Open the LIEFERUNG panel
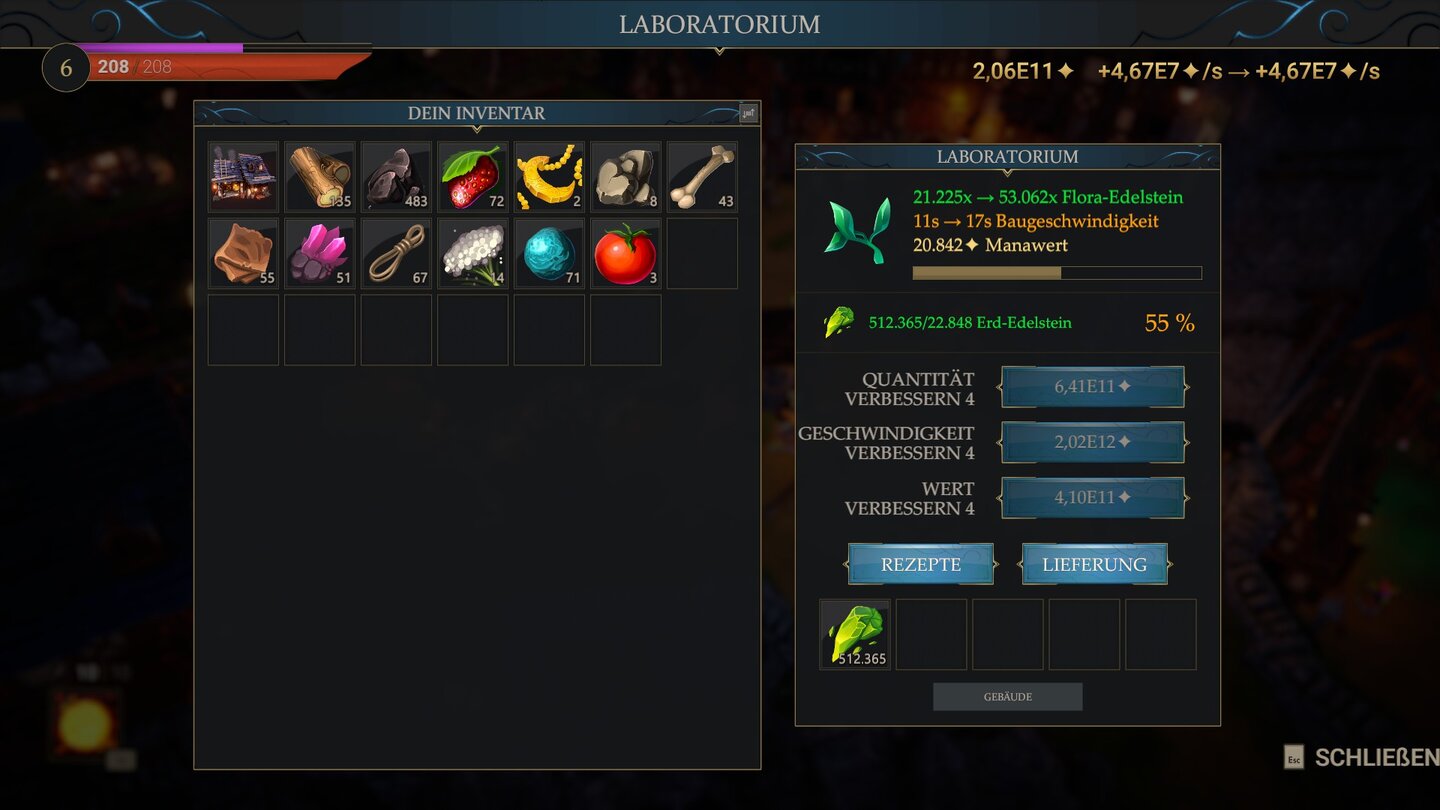This screenshot has width=1440, height=810. pos(1094,563)
